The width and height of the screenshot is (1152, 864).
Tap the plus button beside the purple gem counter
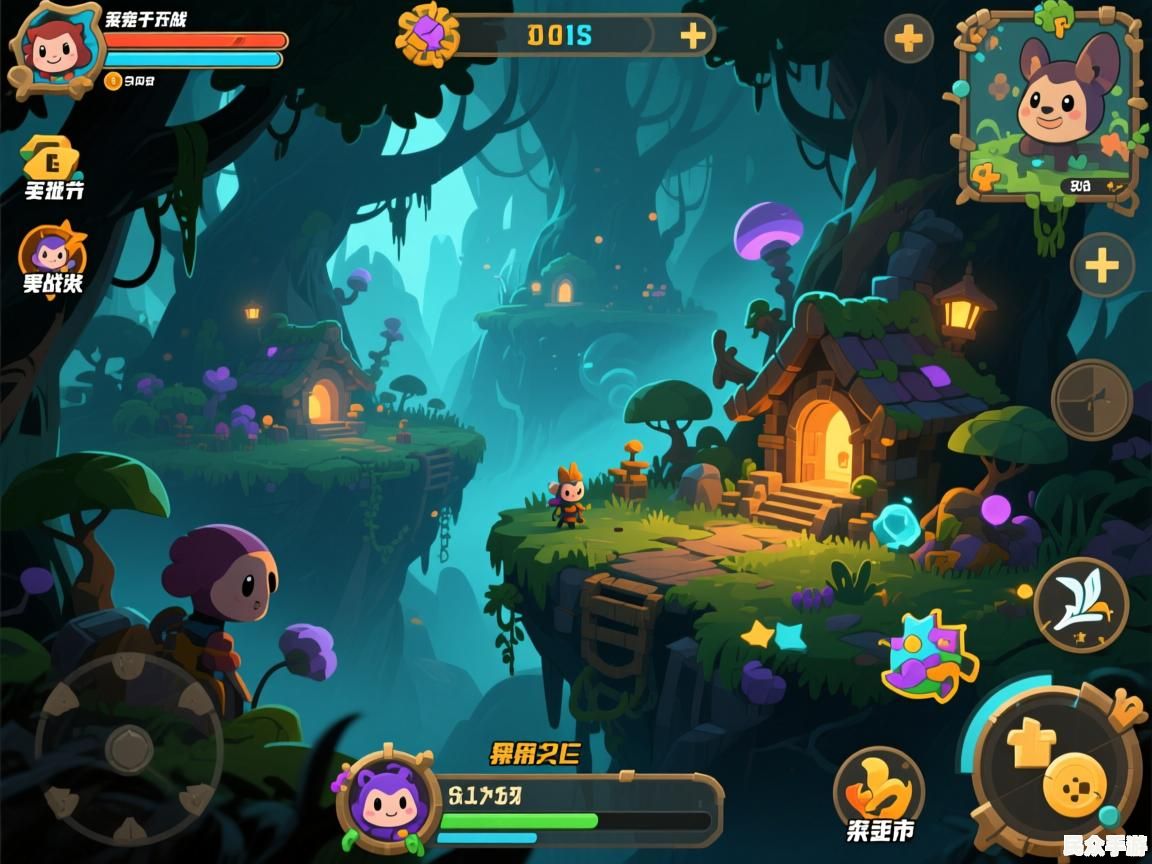point(692,36)
